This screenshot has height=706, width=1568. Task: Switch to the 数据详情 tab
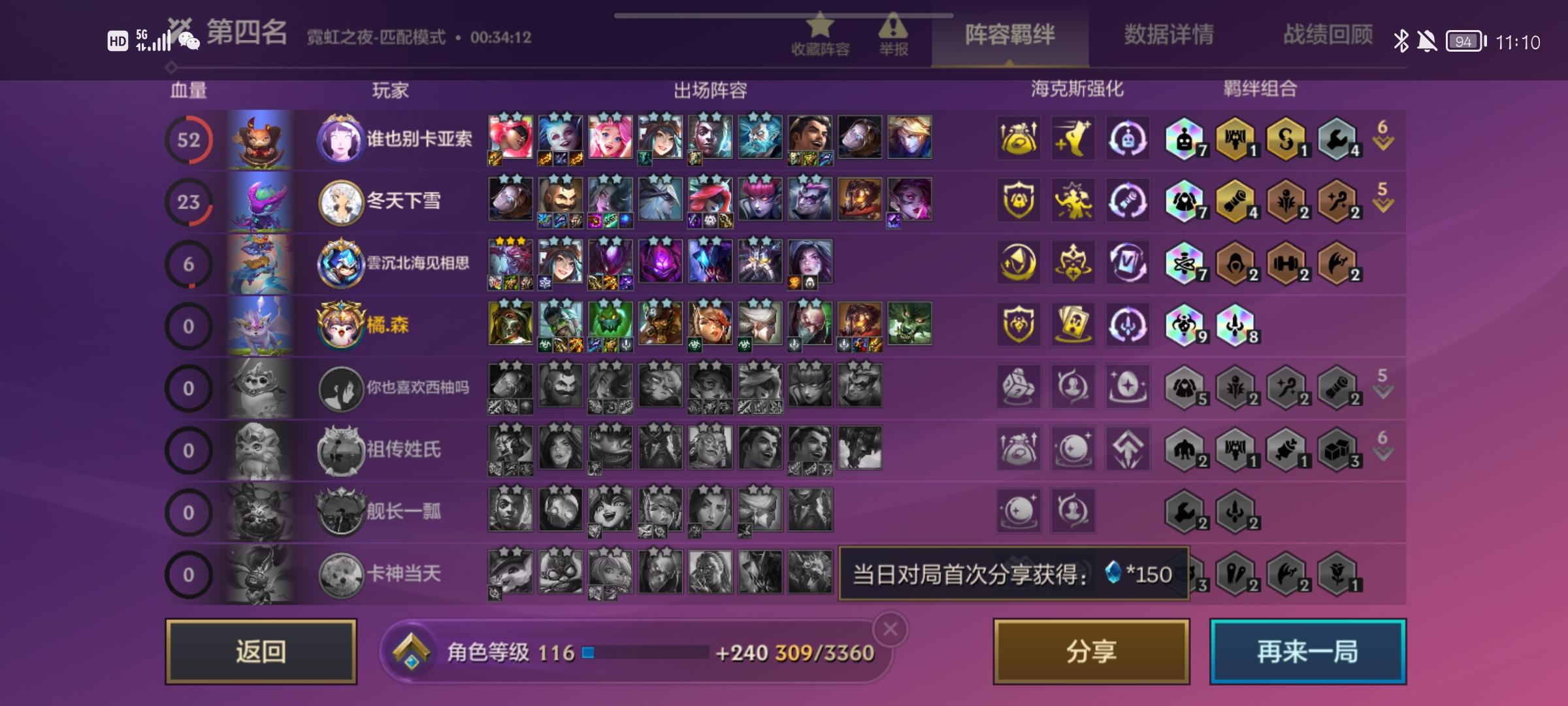tap(1169, 37)
